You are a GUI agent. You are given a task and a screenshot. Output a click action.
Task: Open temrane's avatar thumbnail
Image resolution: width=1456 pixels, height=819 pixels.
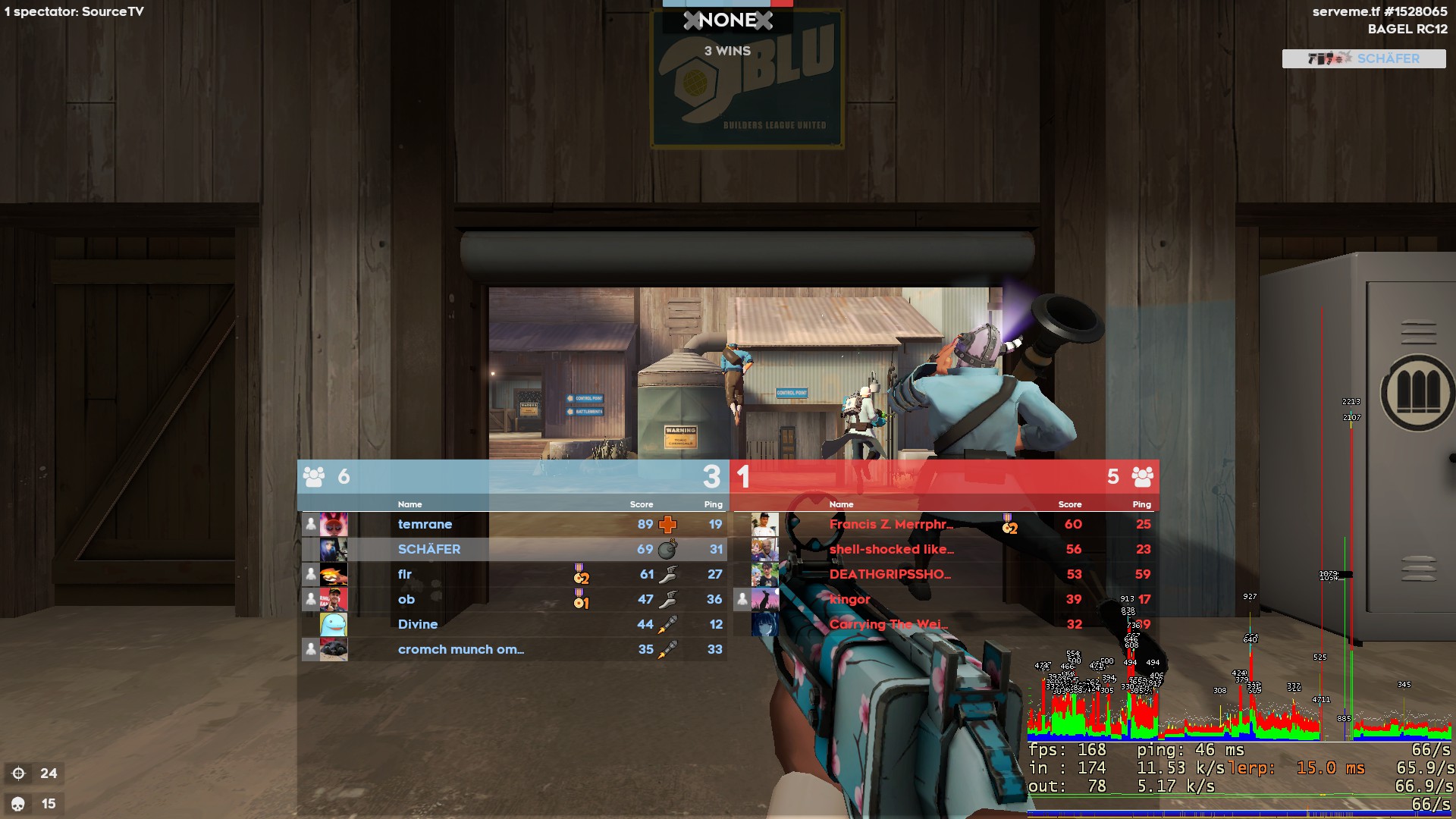334,524
